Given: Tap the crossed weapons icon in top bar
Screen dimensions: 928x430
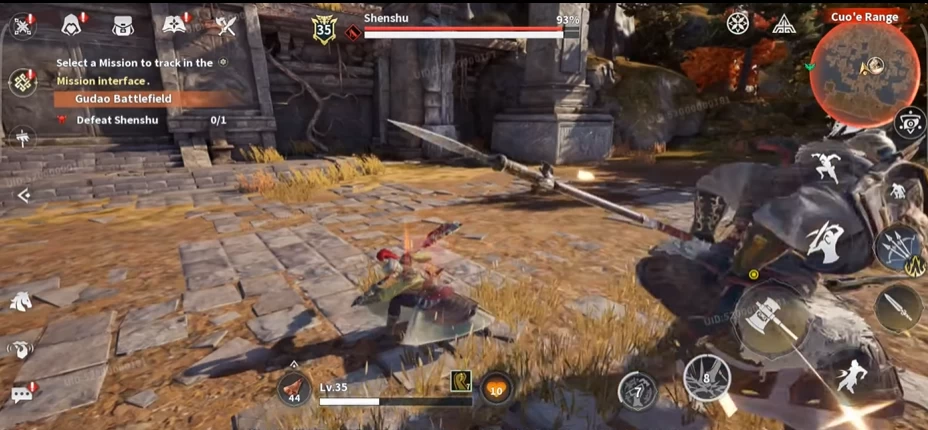Looking at the screenshot, I should coord(226,25).
